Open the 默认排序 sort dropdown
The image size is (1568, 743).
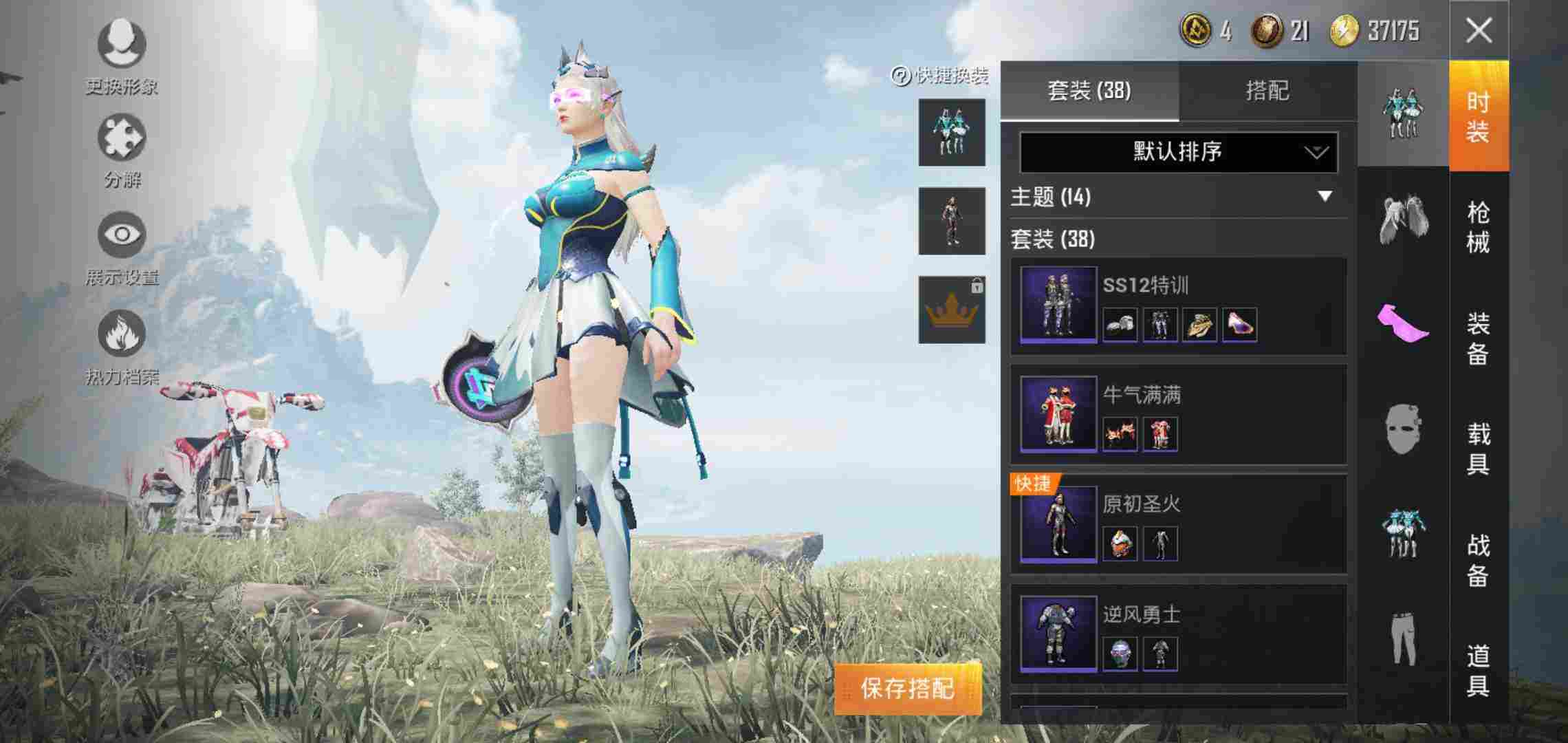point(1176,153)
